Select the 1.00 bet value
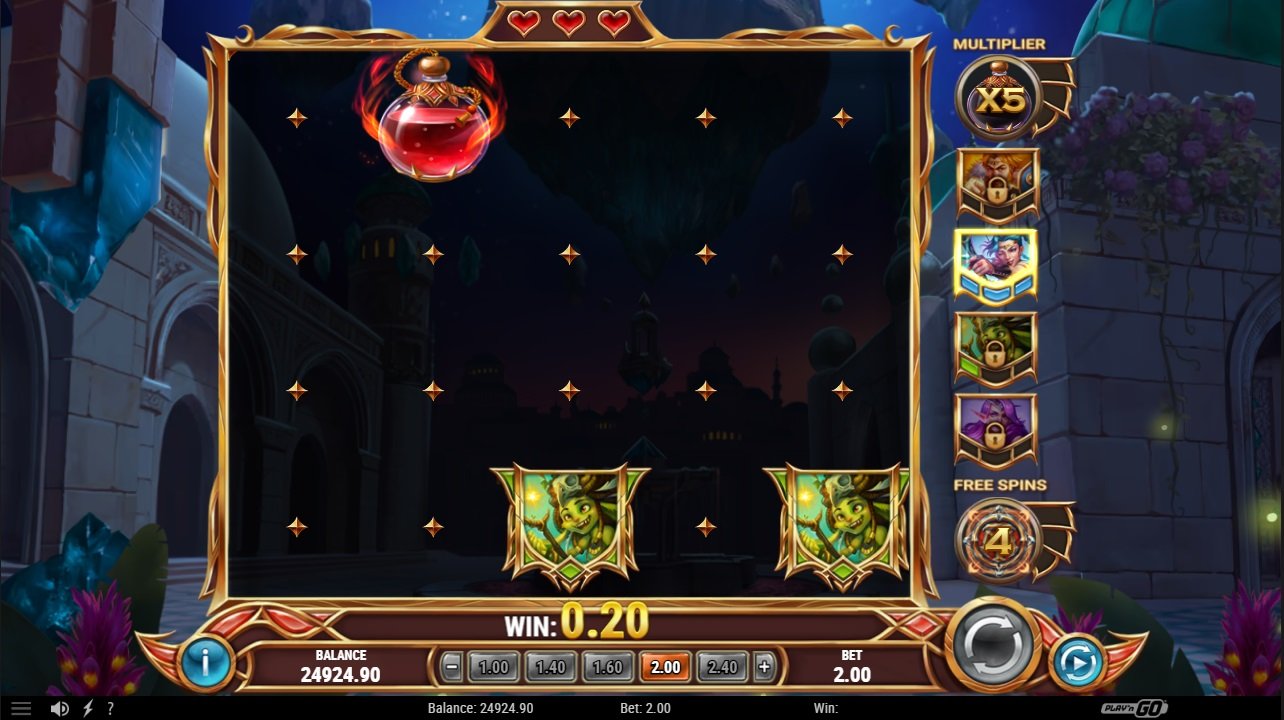Screen dimensions: 1284x720 pyautogui.click(x=492, y=666)
